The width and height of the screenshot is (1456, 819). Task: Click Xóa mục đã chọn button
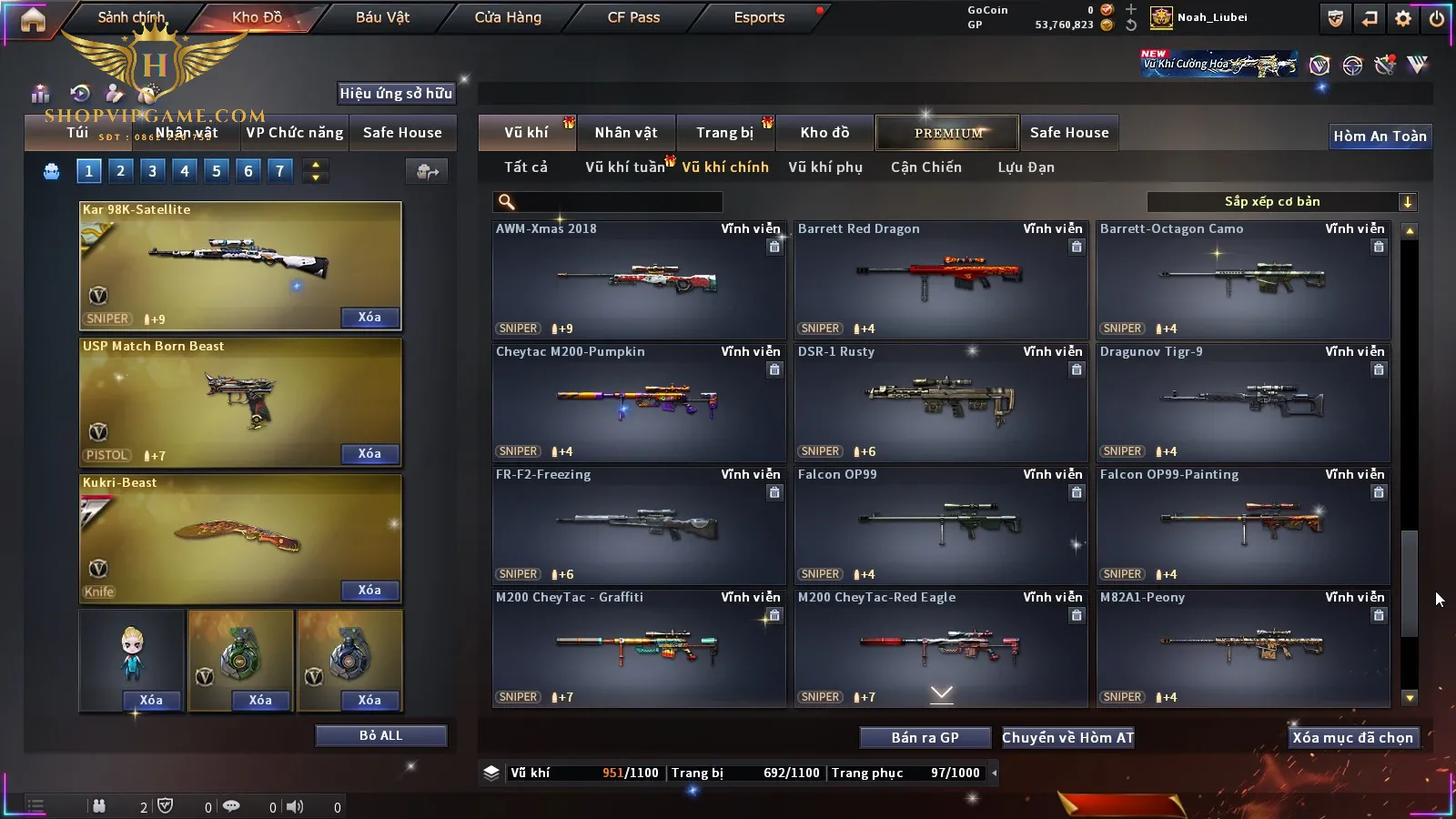click(1352, 738)
